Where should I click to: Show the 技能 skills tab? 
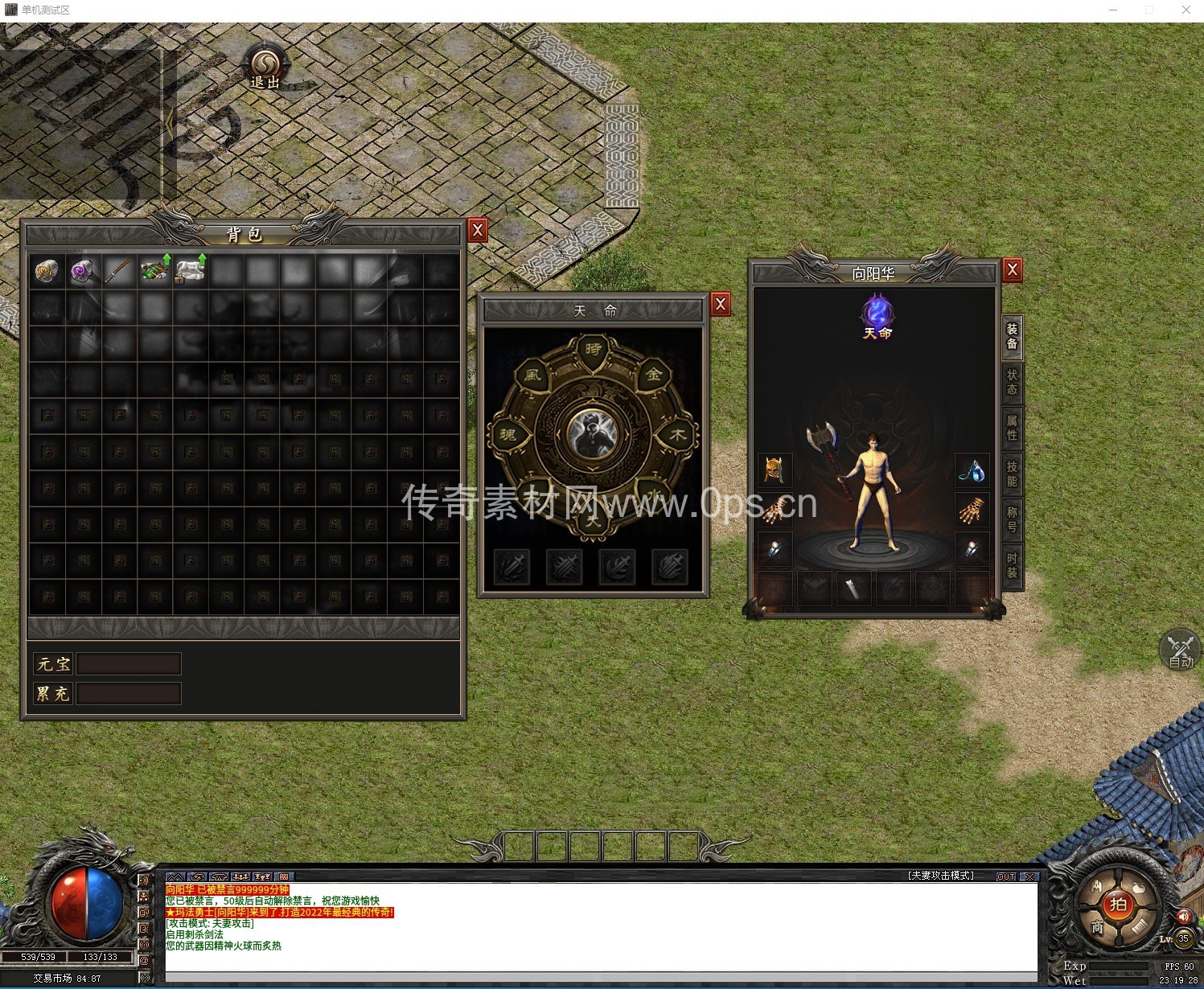click(x=1012, y=474)
